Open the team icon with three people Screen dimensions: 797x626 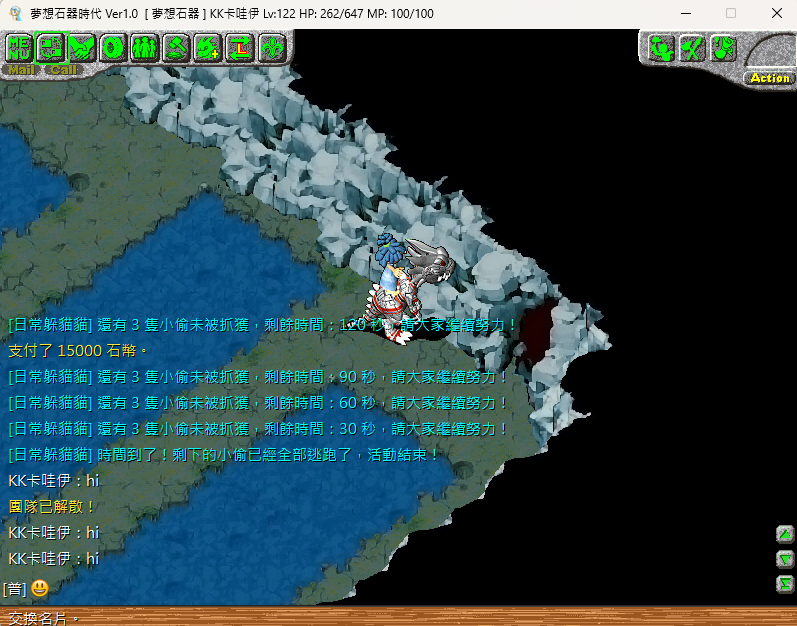tap(144, 47)
